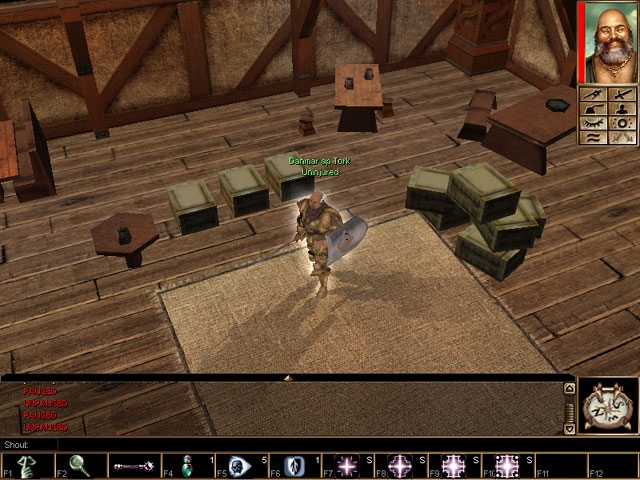Click the character silhouette icon
This screenshot has width=640, height=480.
(x=623, y=109)
